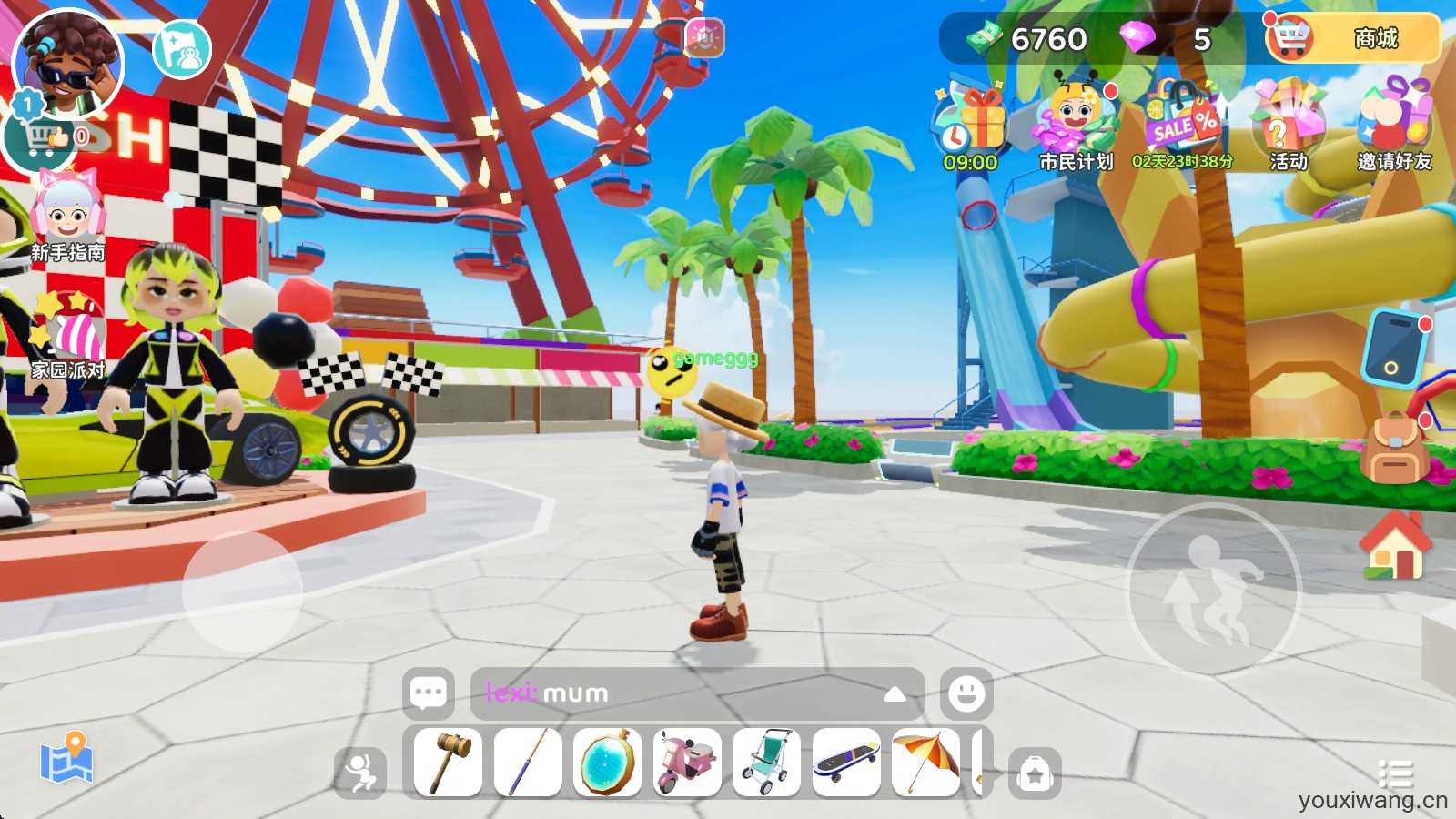Open the 商城 shop
The width and height of the screenshot is (1456, 819).
[1354, 38]
